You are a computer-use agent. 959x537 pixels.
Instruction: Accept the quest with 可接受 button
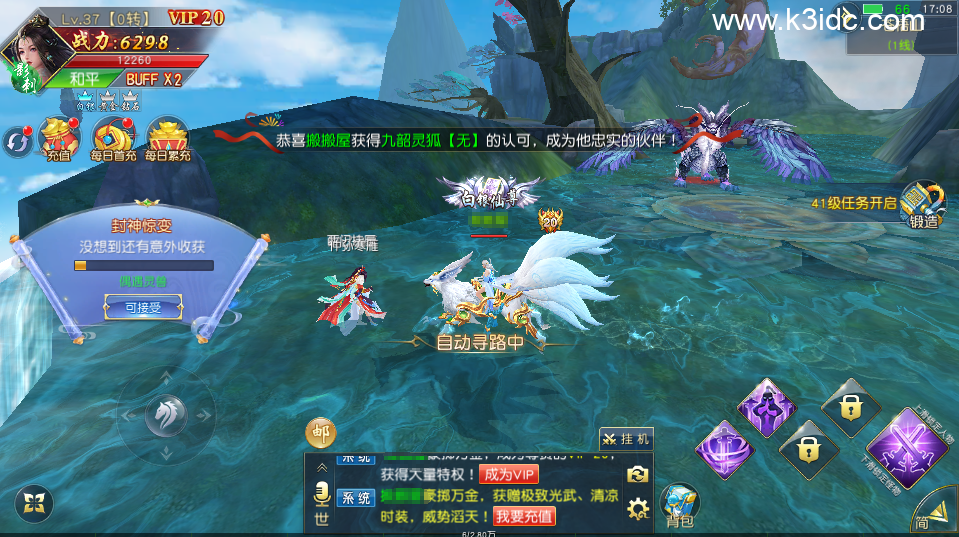coord(143,307)
